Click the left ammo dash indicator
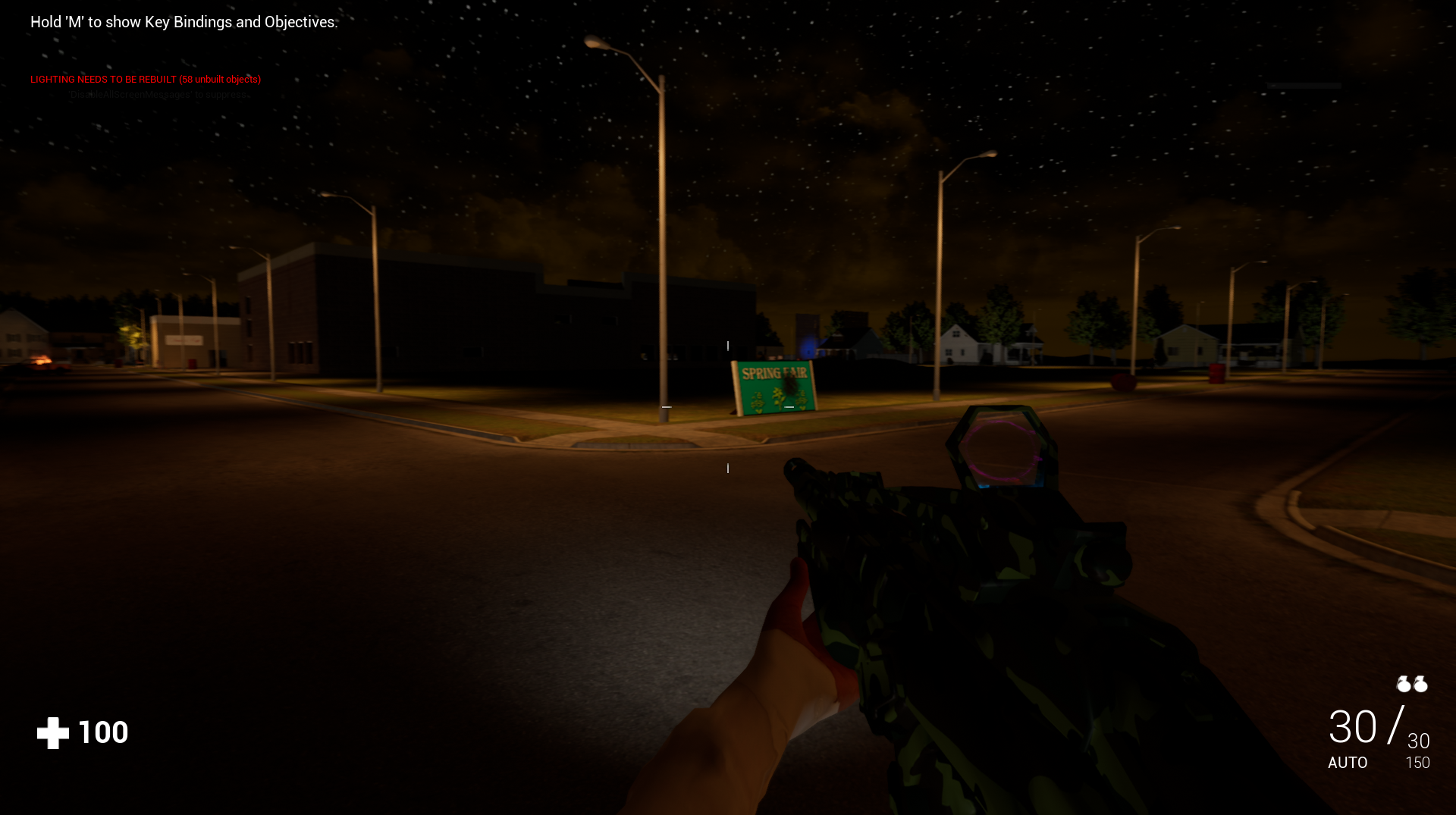The width and height of the screenshot is (1456, 815). point(666,407)
